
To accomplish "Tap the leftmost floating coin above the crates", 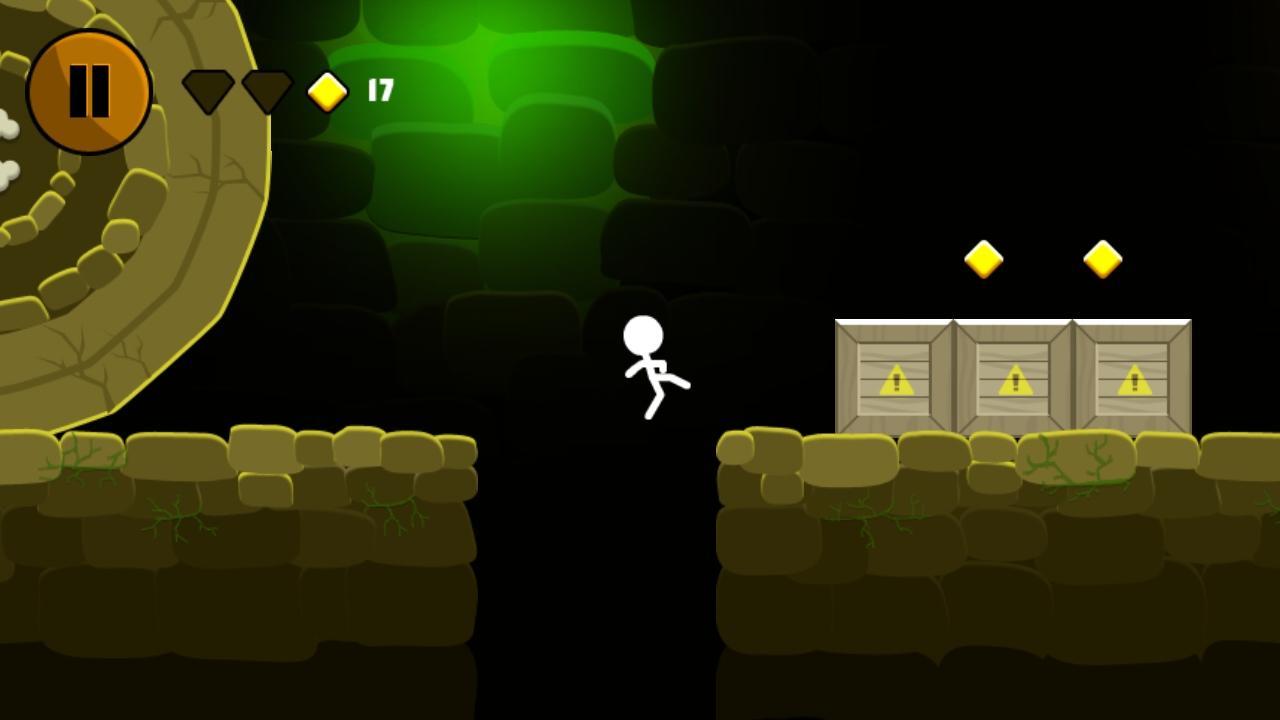I will (982, 258).
